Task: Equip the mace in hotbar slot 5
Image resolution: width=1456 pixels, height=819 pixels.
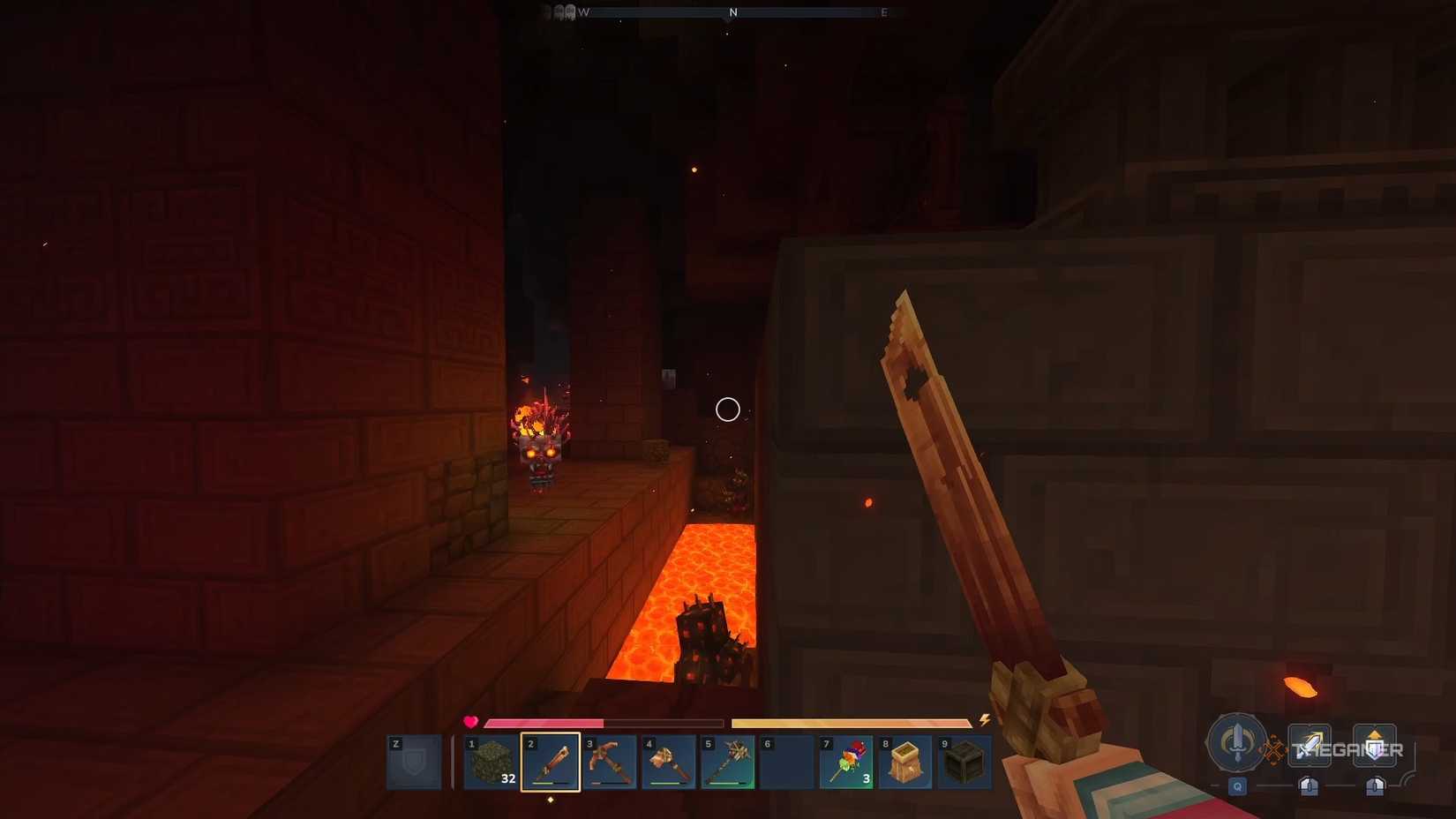Action: pos(728,761)
